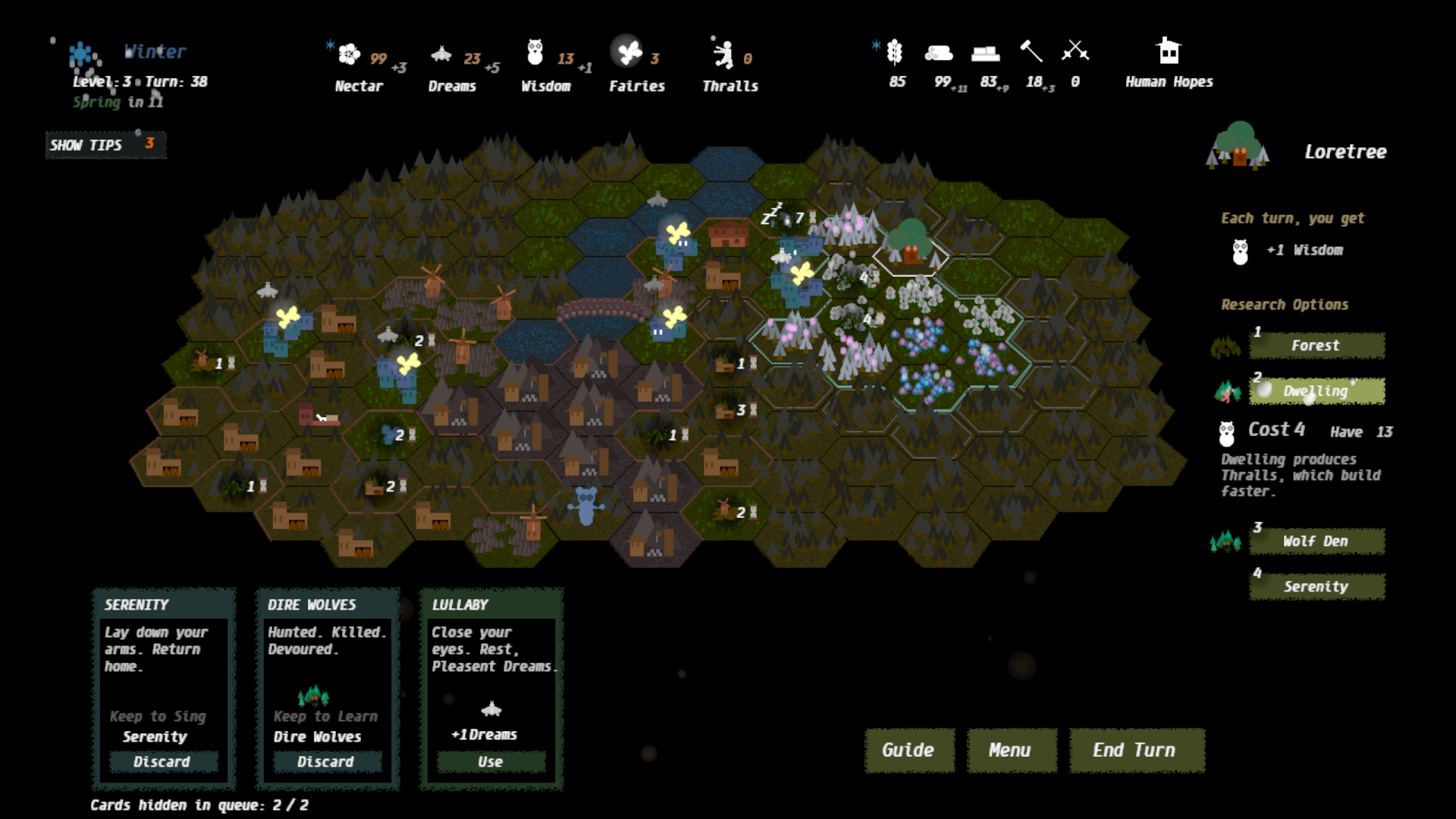Toggle the Show Tips button
Screen dimensions: 1456x819
tap(105, 145)
